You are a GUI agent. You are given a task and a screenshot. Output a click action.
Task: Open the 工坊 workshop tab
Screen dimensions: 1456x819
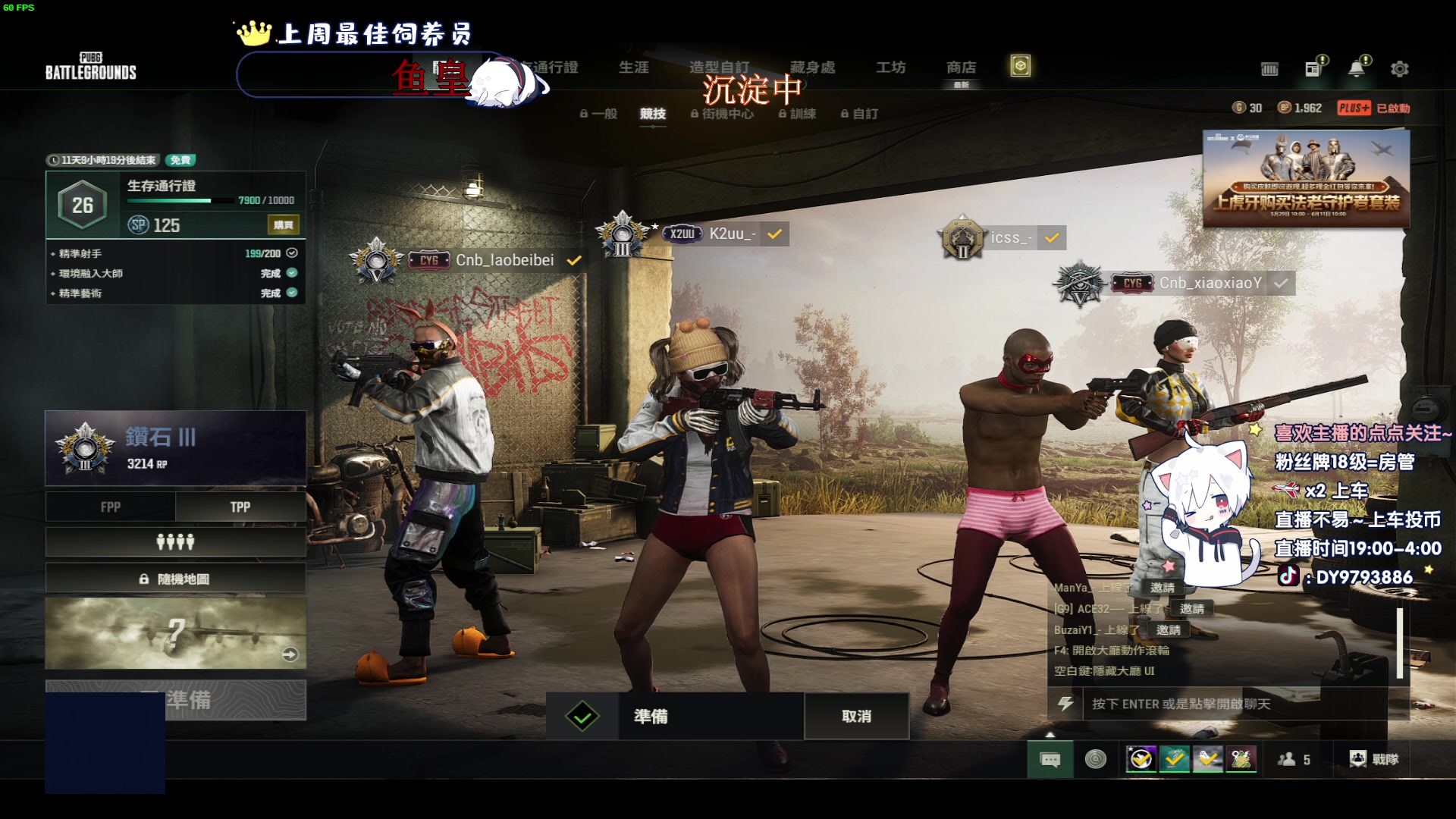(890, 67)
